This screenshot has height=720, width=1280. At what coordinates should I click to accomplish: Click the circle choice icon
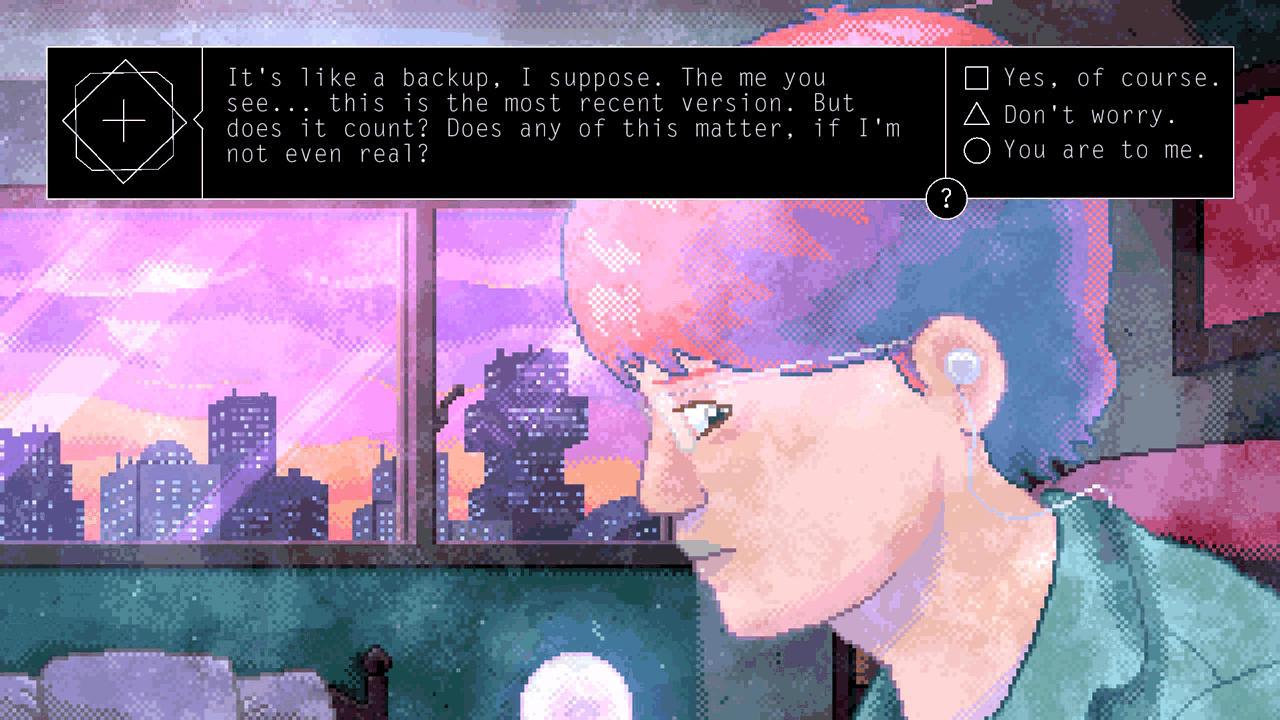[975, 150]
